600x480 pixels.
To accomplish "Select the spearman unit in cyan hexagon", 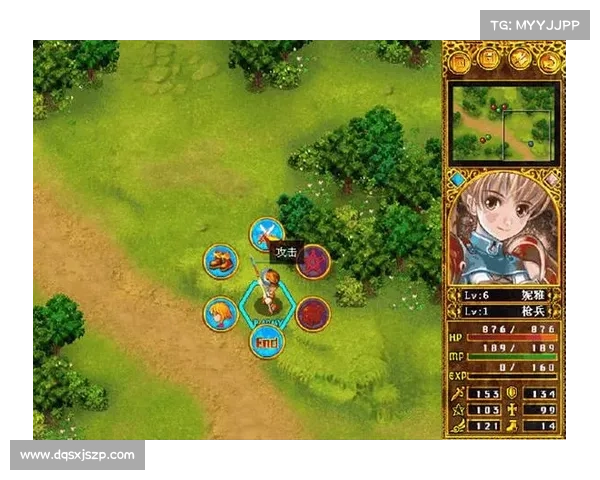I will click(267, 293).
